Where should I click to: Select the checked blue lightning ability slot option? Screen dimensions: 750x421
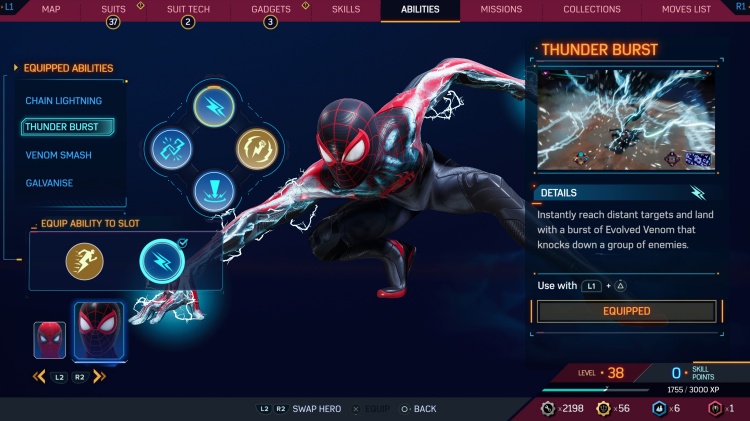[161, 262]
